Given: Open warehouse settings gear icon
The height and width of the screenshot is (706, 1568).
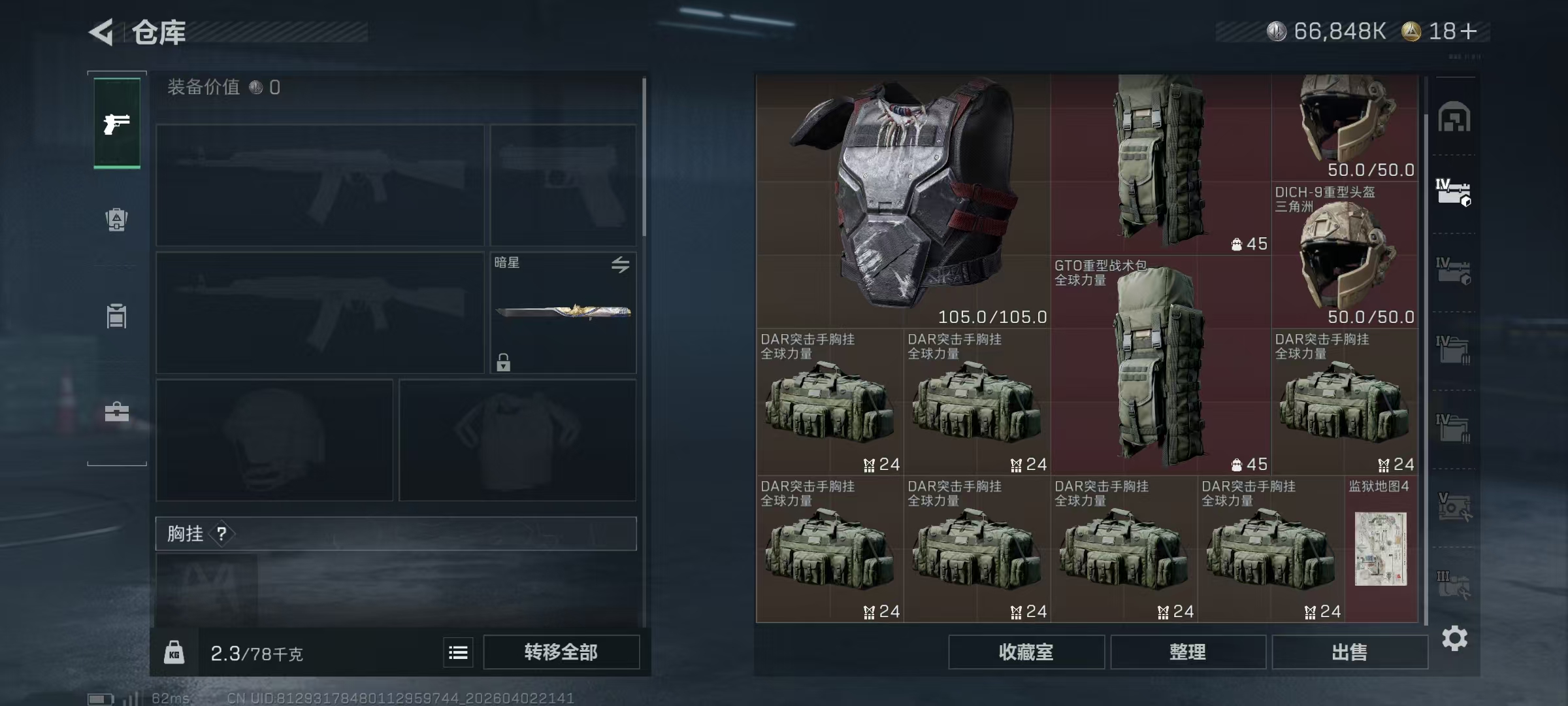Looking at the screenshot, I should pyautogui.click(x=1454, y=638).
